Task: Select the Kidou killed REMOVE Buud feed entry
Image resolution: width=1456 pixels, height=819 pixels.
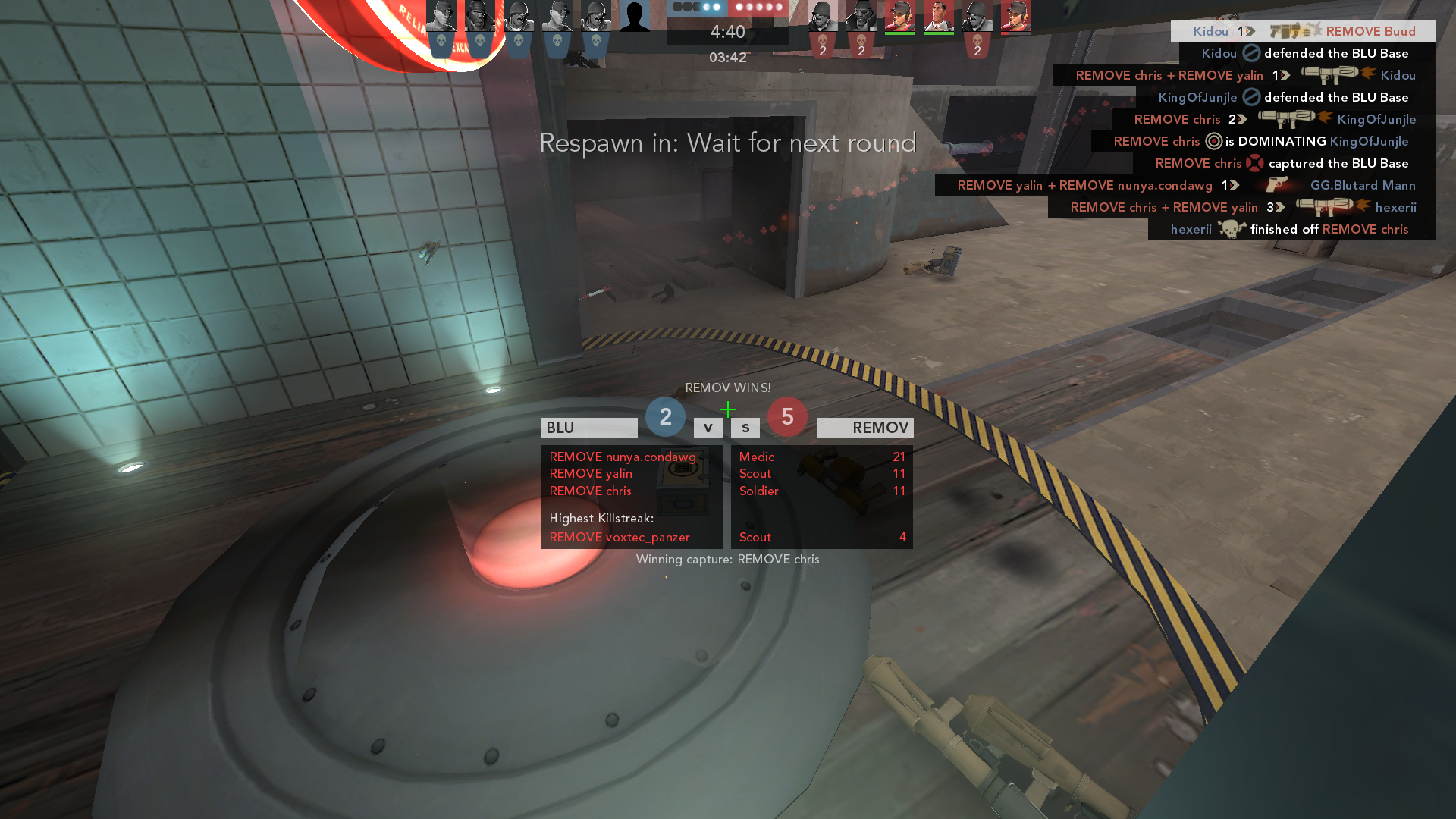Action: click(1303, 31)
